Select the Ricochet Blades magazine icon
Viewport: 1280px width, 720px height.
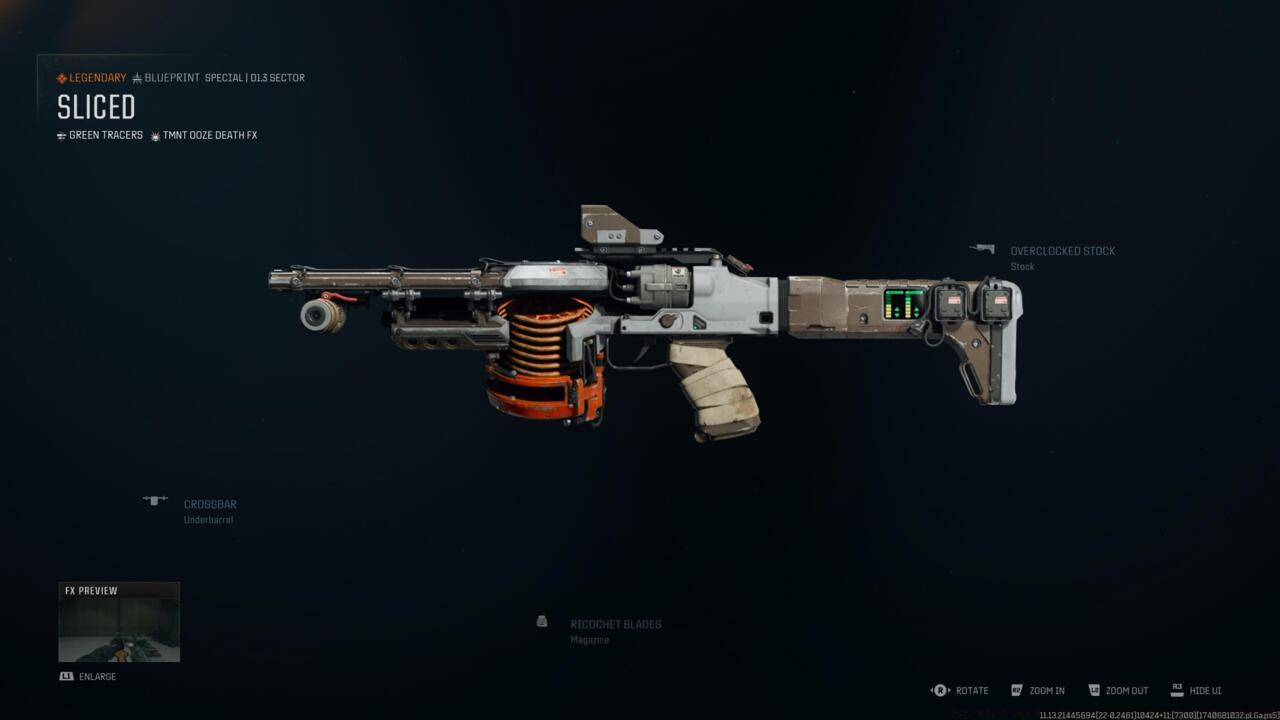click(x=541, y=622)
